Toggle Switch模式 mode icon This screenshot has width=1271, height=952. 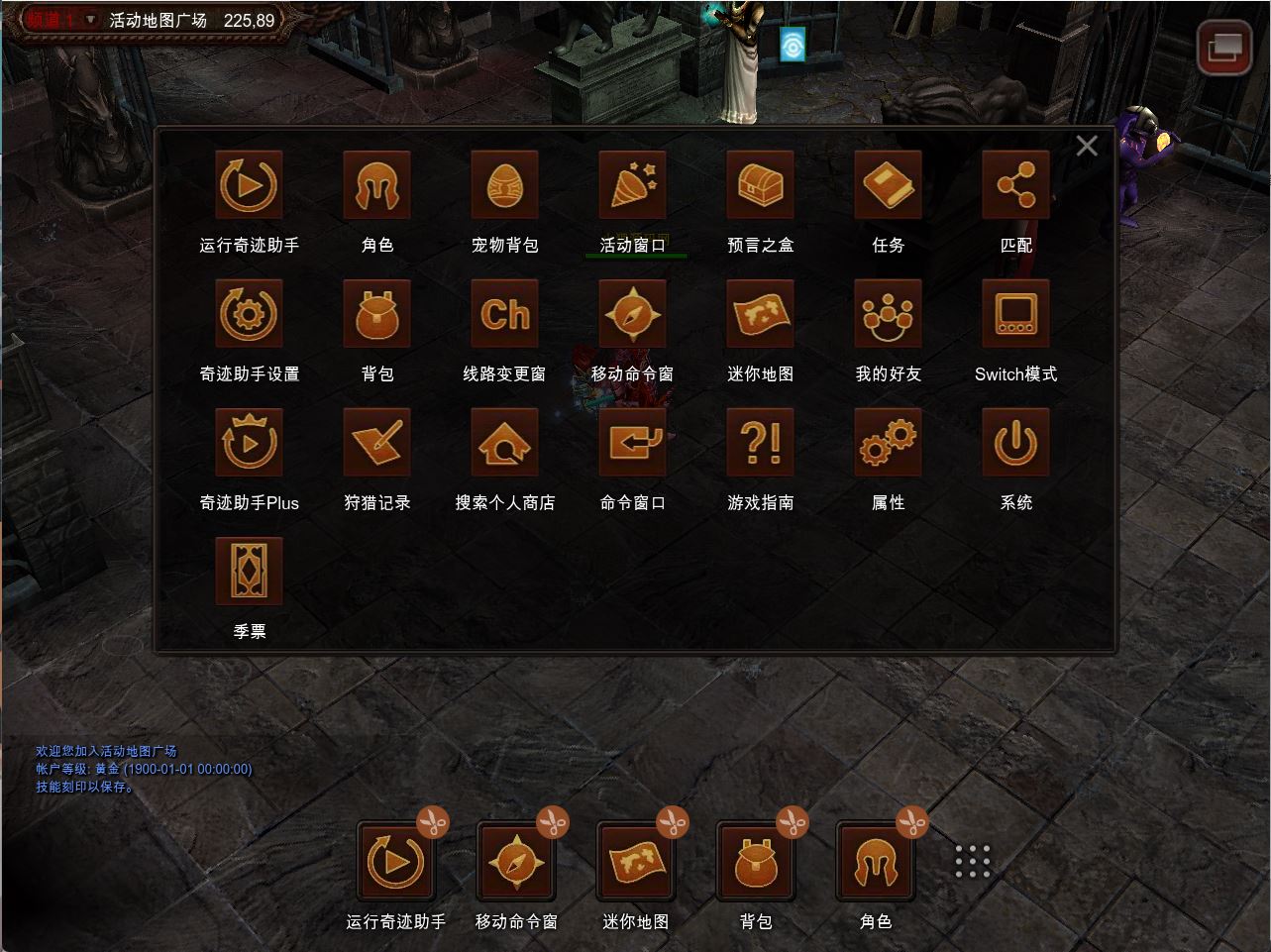pos(1016,314)
